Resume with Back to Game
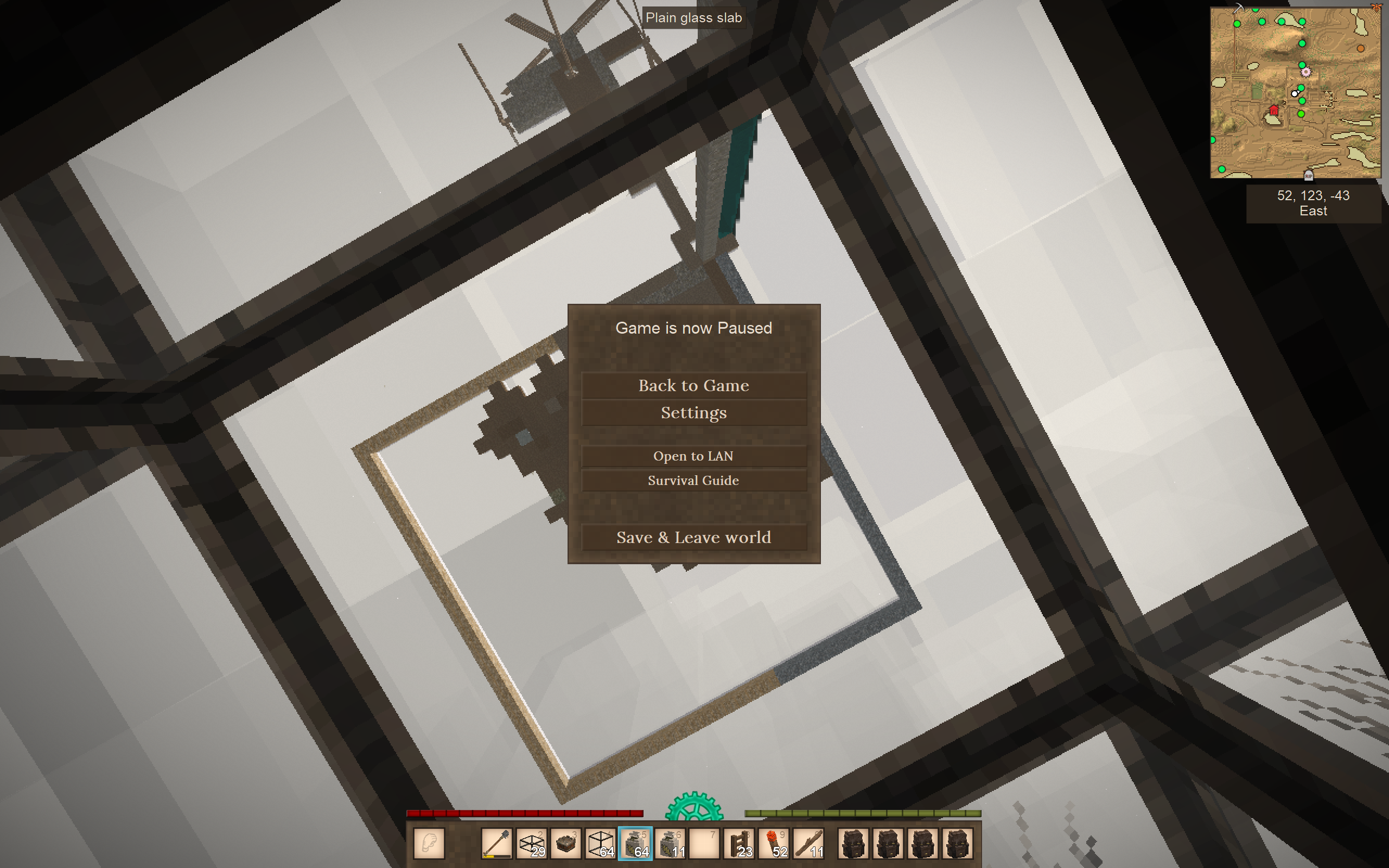This screenshot has height=868, width=1389. point(693,385)
